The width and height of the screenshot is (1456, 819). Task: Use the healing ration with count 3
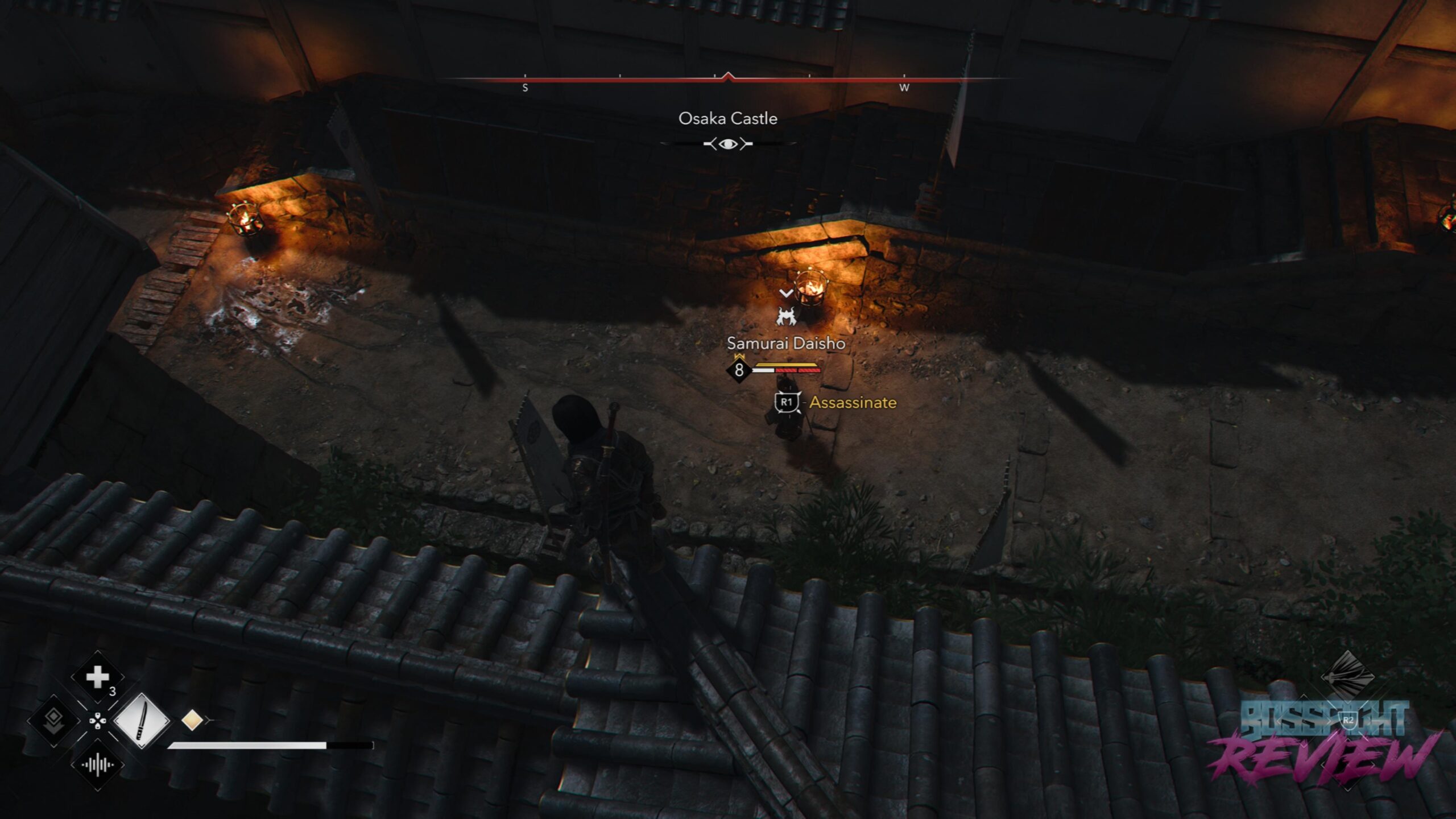pos(97,677)
